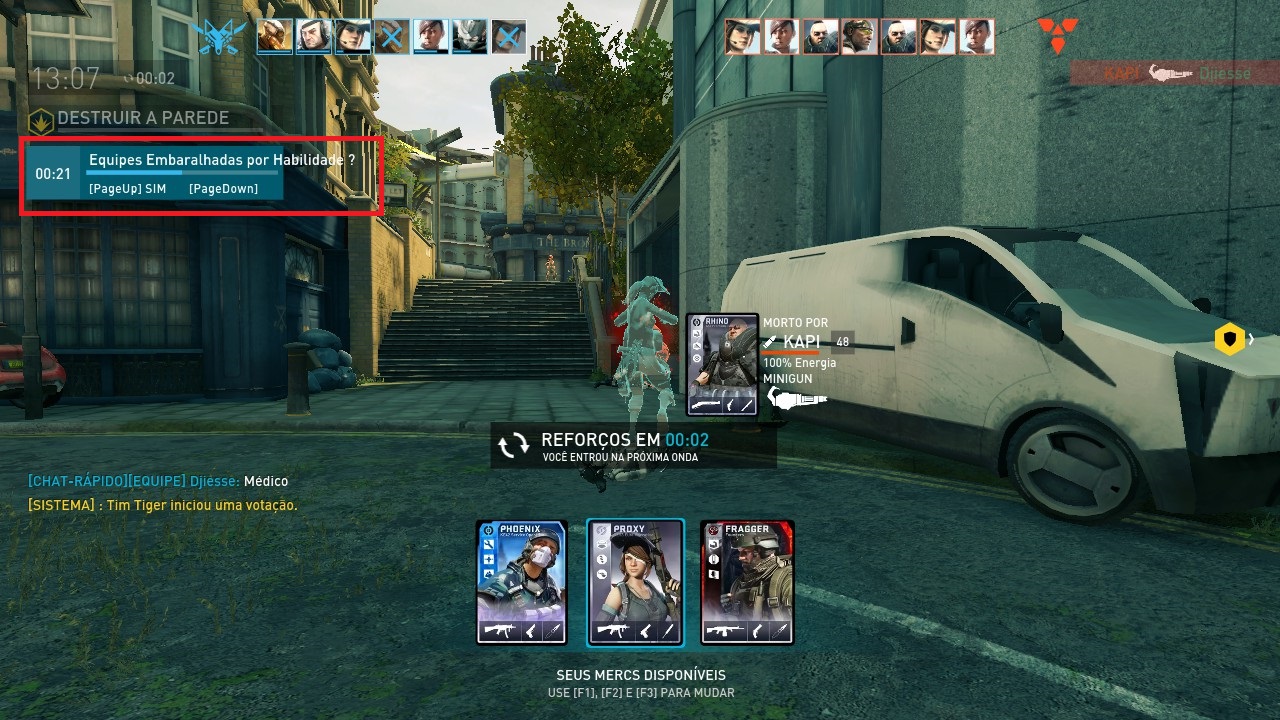The image size is (1280, 720).
Task: Pick the Fragger merc card
Action: click(747, 581)
